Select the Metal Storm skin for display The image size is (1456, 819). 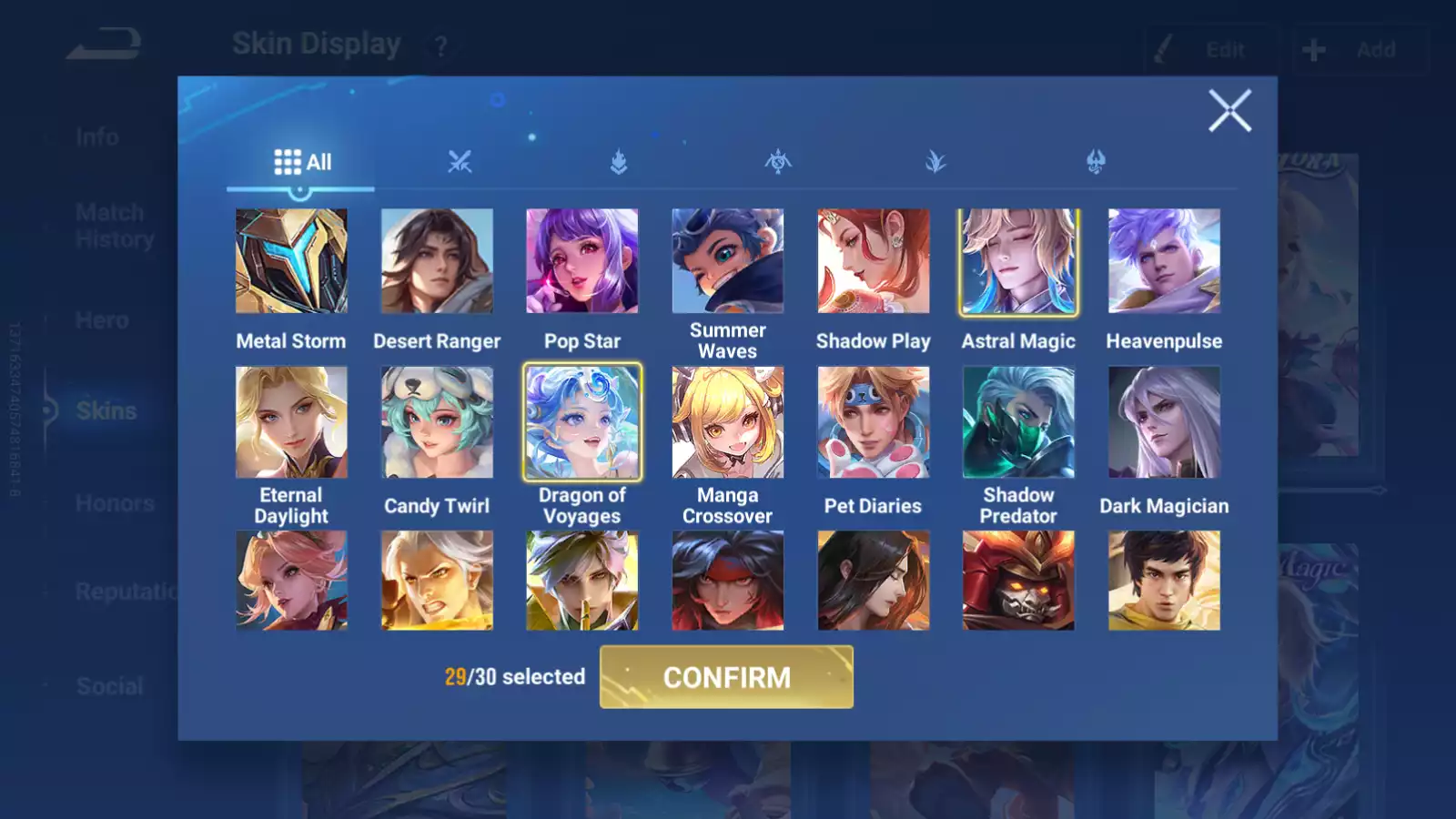[x=291, y=261]
